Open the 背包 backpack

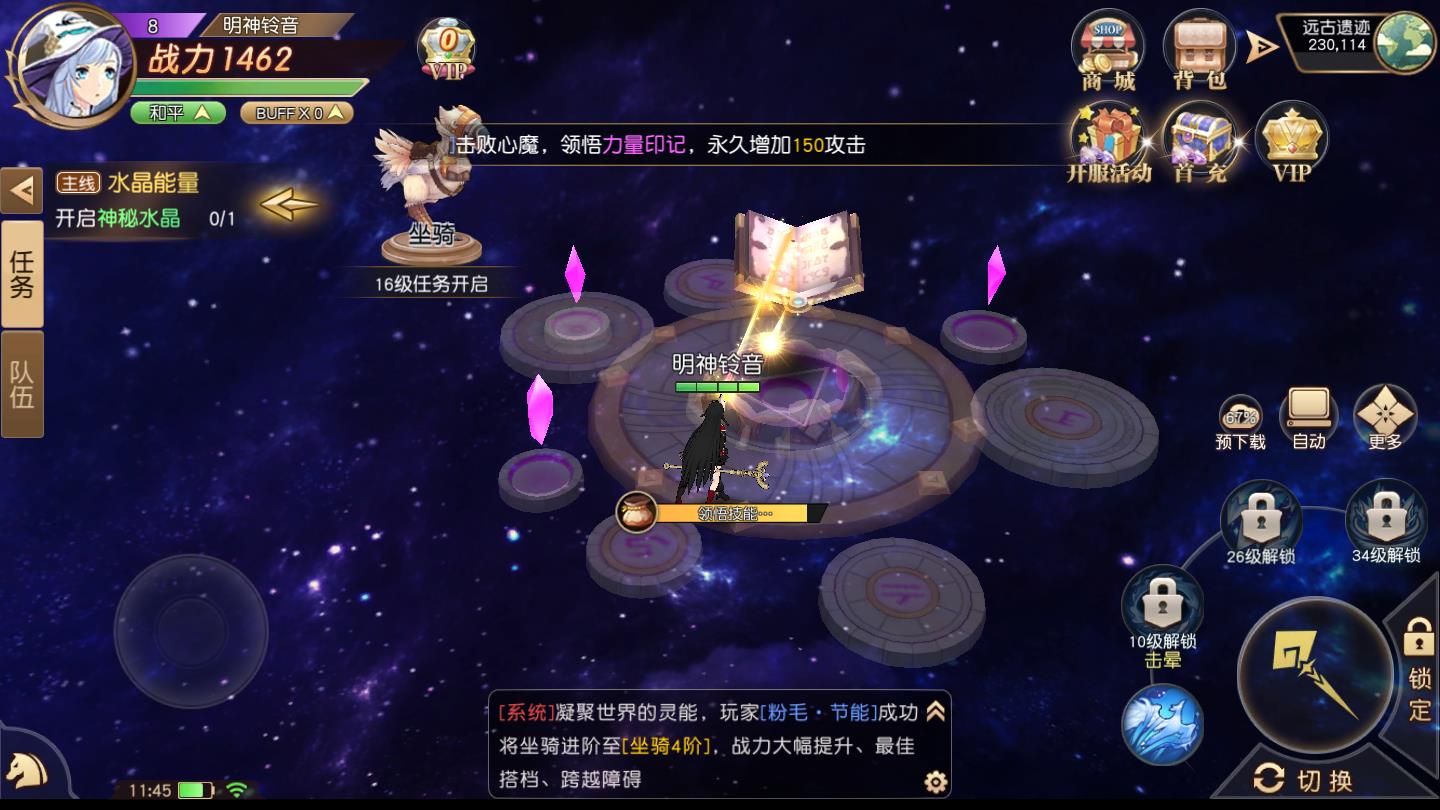click(x=1198, y=48)
